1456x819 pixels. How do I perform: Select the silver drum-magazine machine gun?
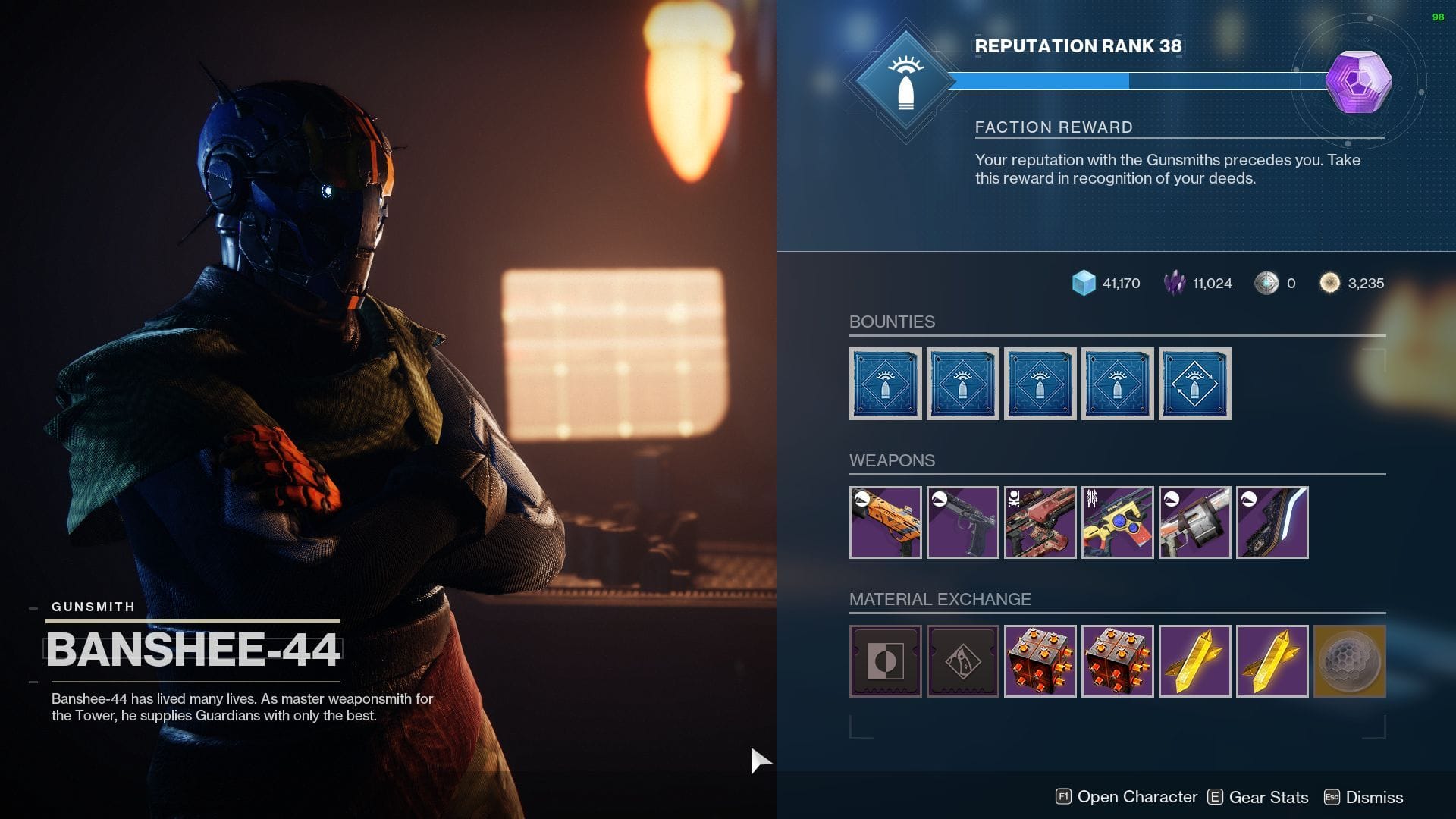pos(1194,523)
